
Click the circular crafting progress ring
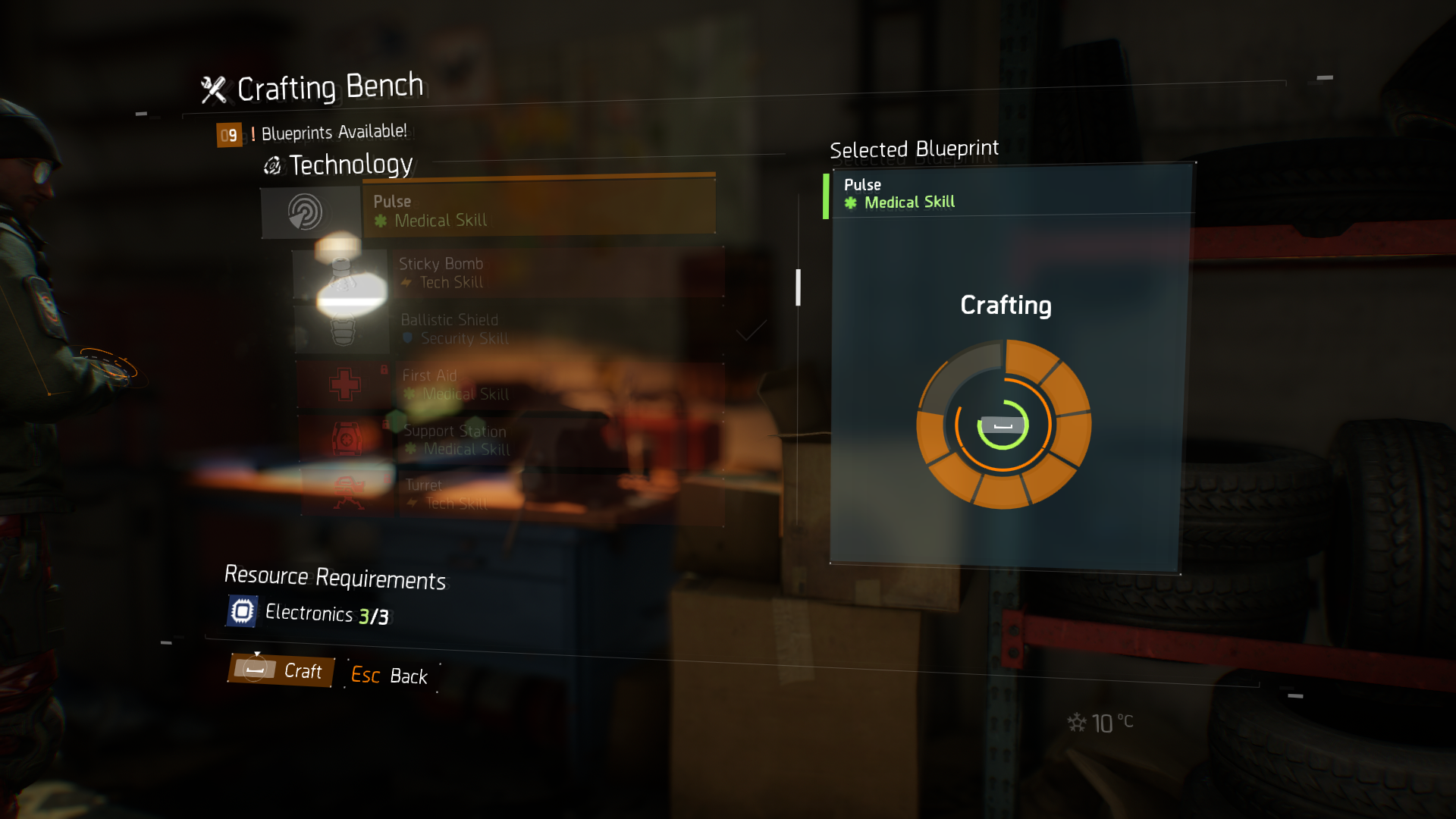(1005, 426)
